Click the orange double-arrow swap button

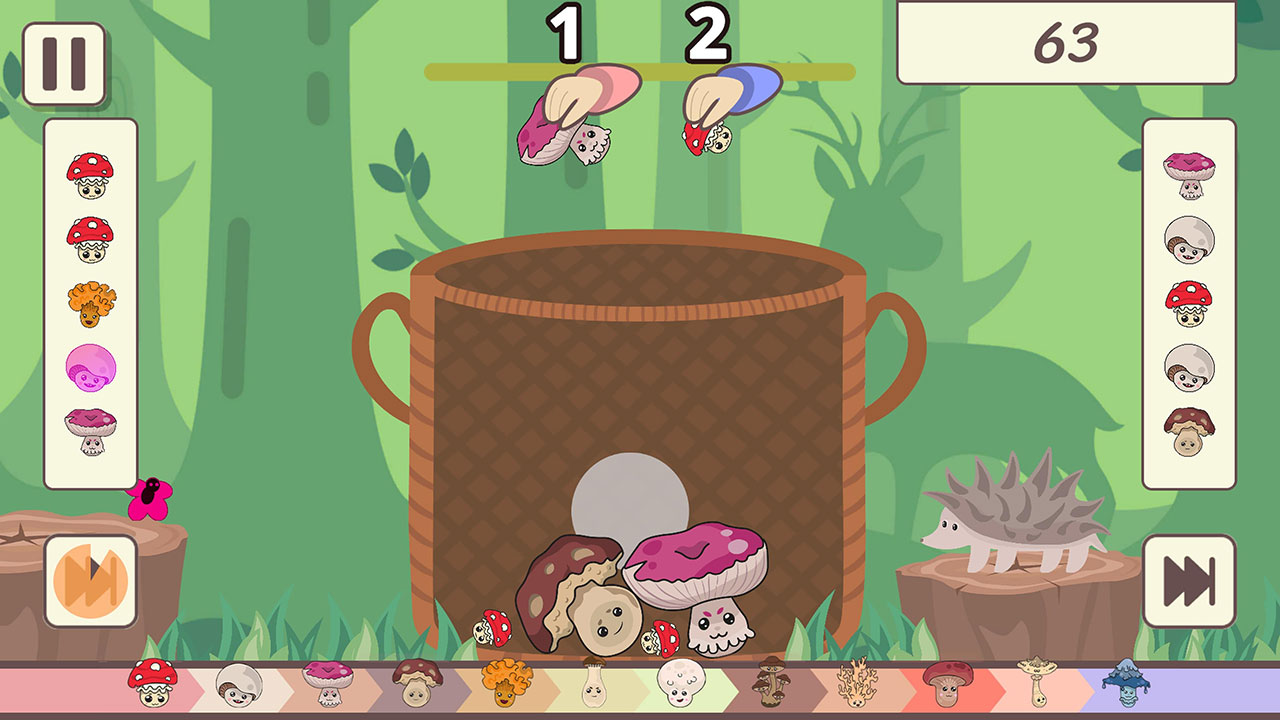tap(92, 570)
